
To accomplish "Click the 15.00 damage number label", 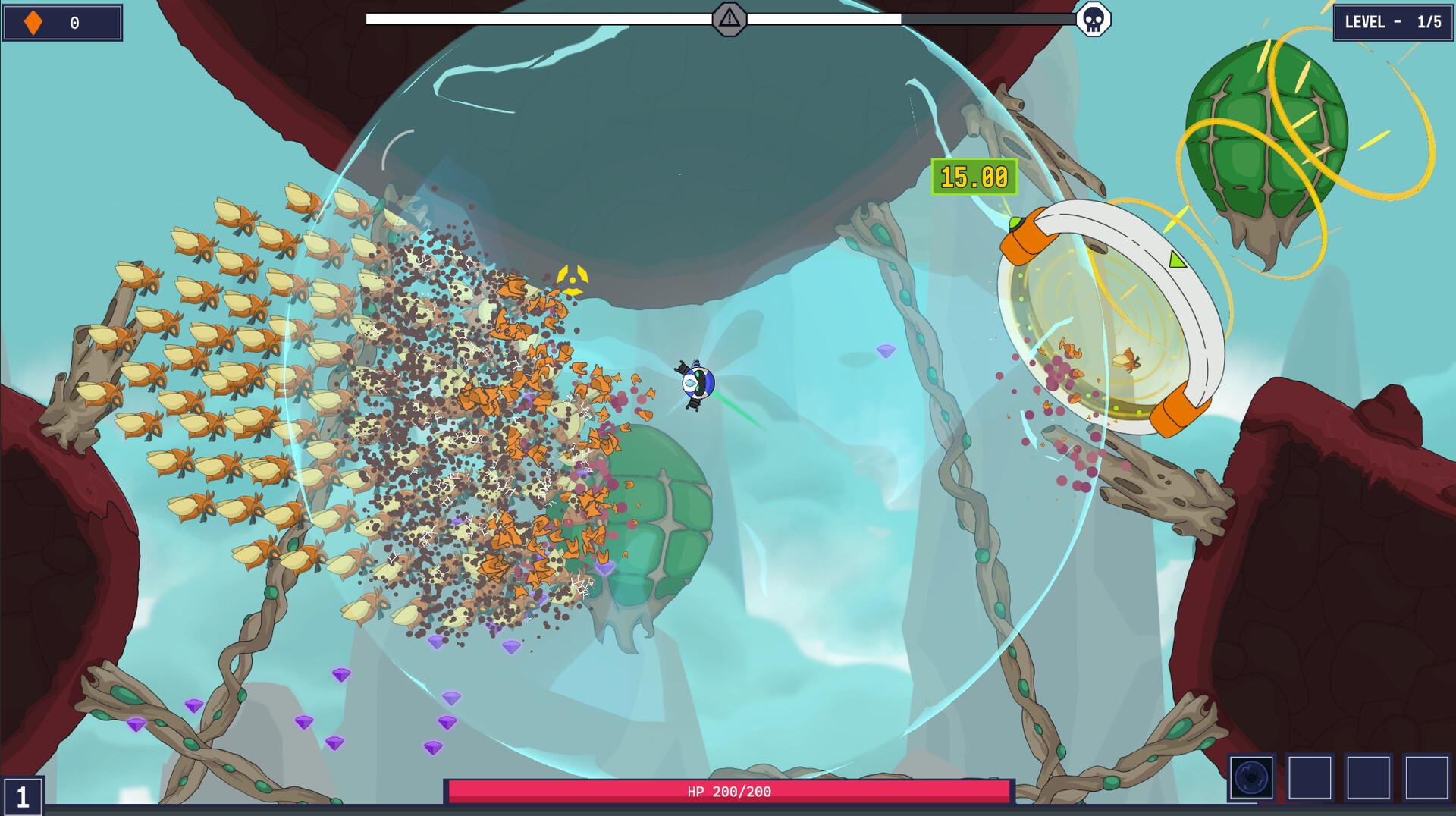I will coord(973,177).
